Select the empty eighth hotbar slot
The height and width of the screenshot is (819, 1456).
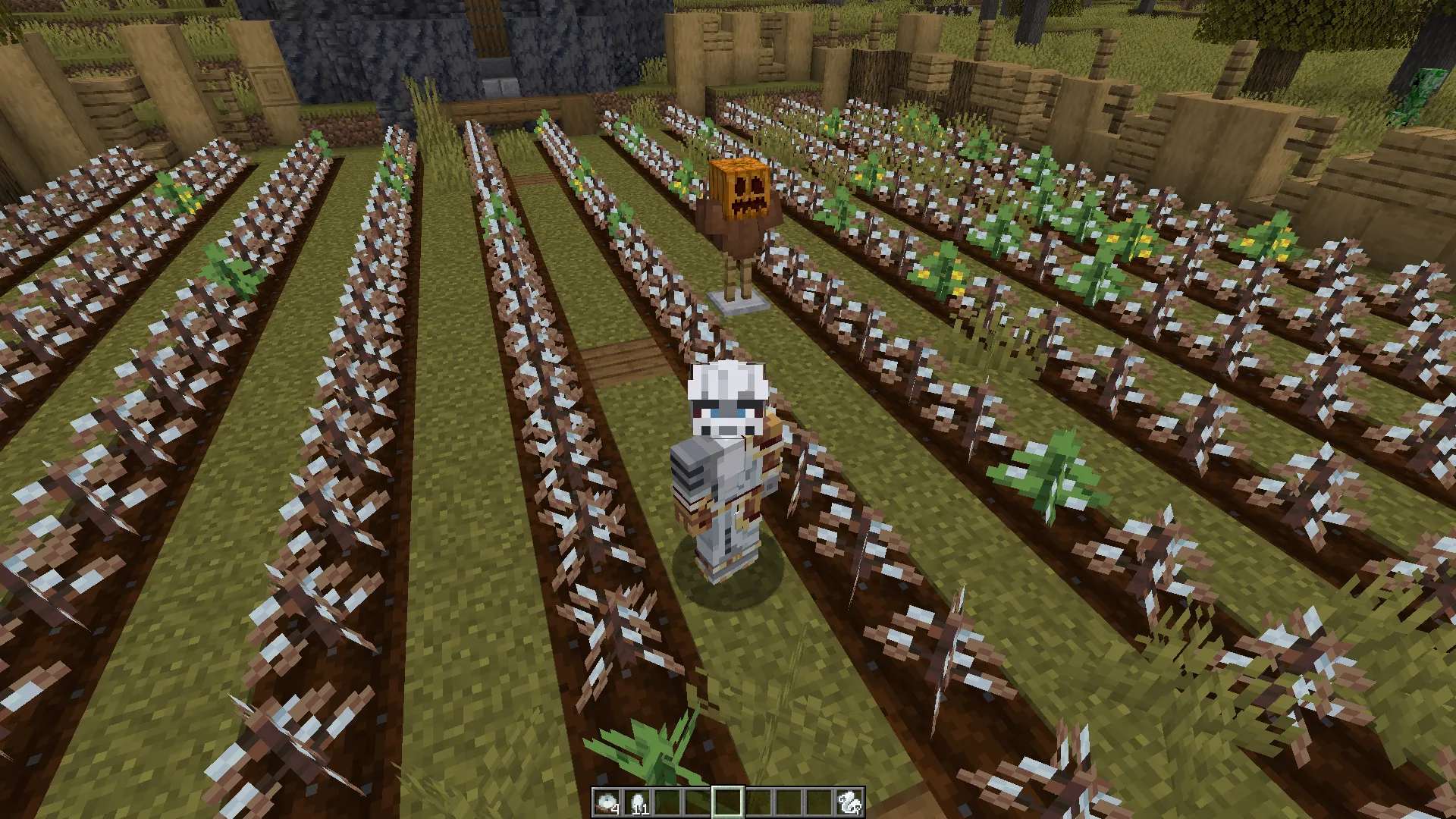point(819,802)
